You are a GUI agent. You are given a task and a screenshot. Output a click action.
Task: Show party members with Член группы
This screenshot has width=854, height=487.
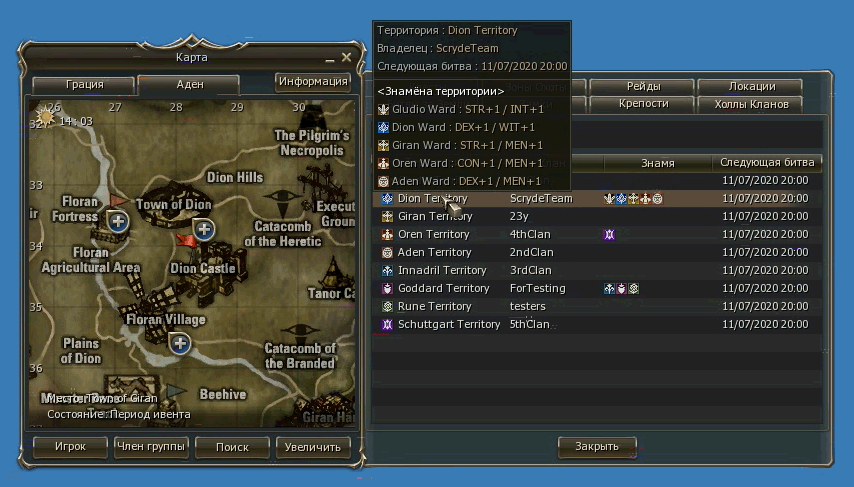[x=151, y=447]
